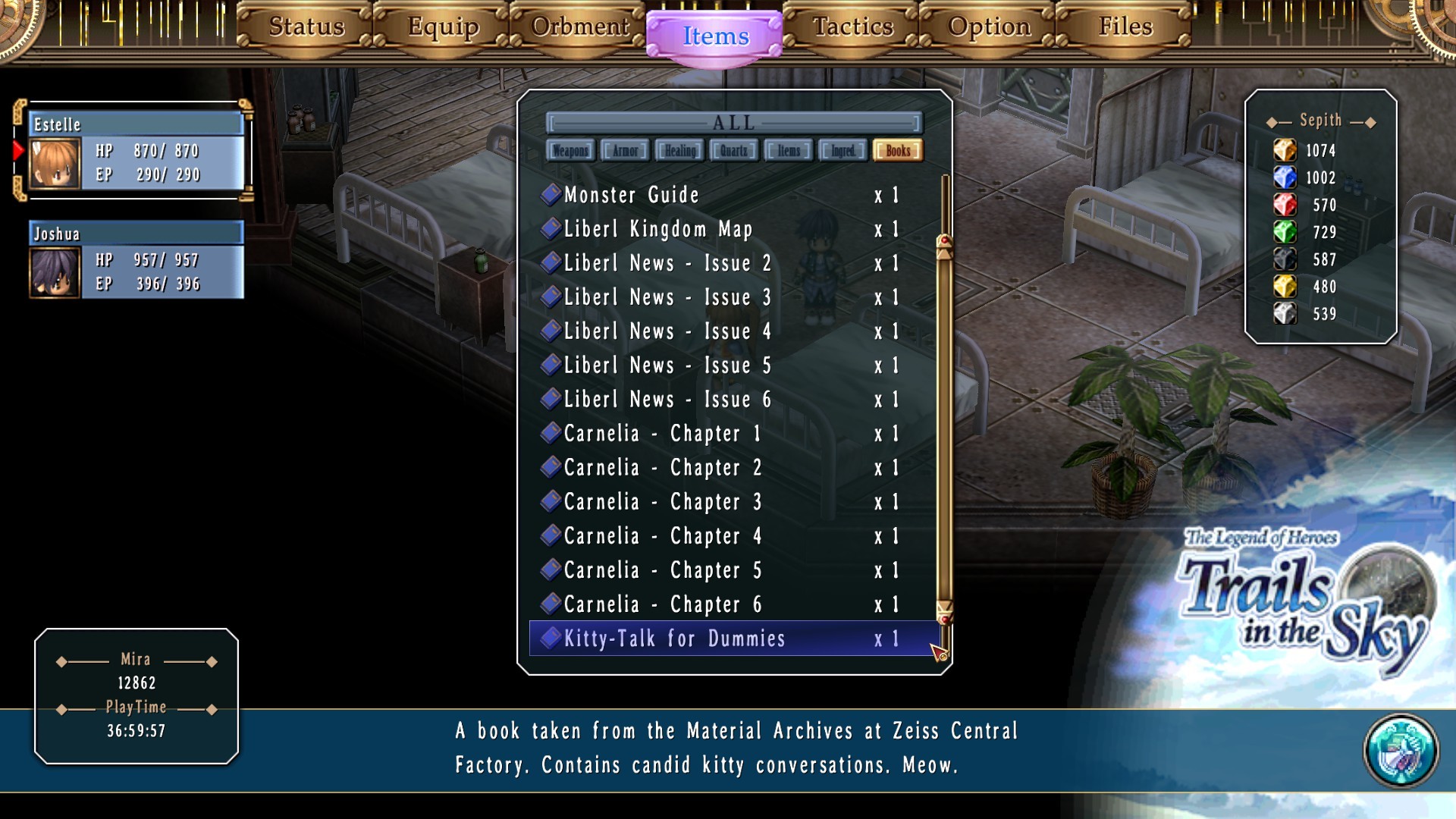
Task: Open the Orbment tab
Action: tap(579, 27)
